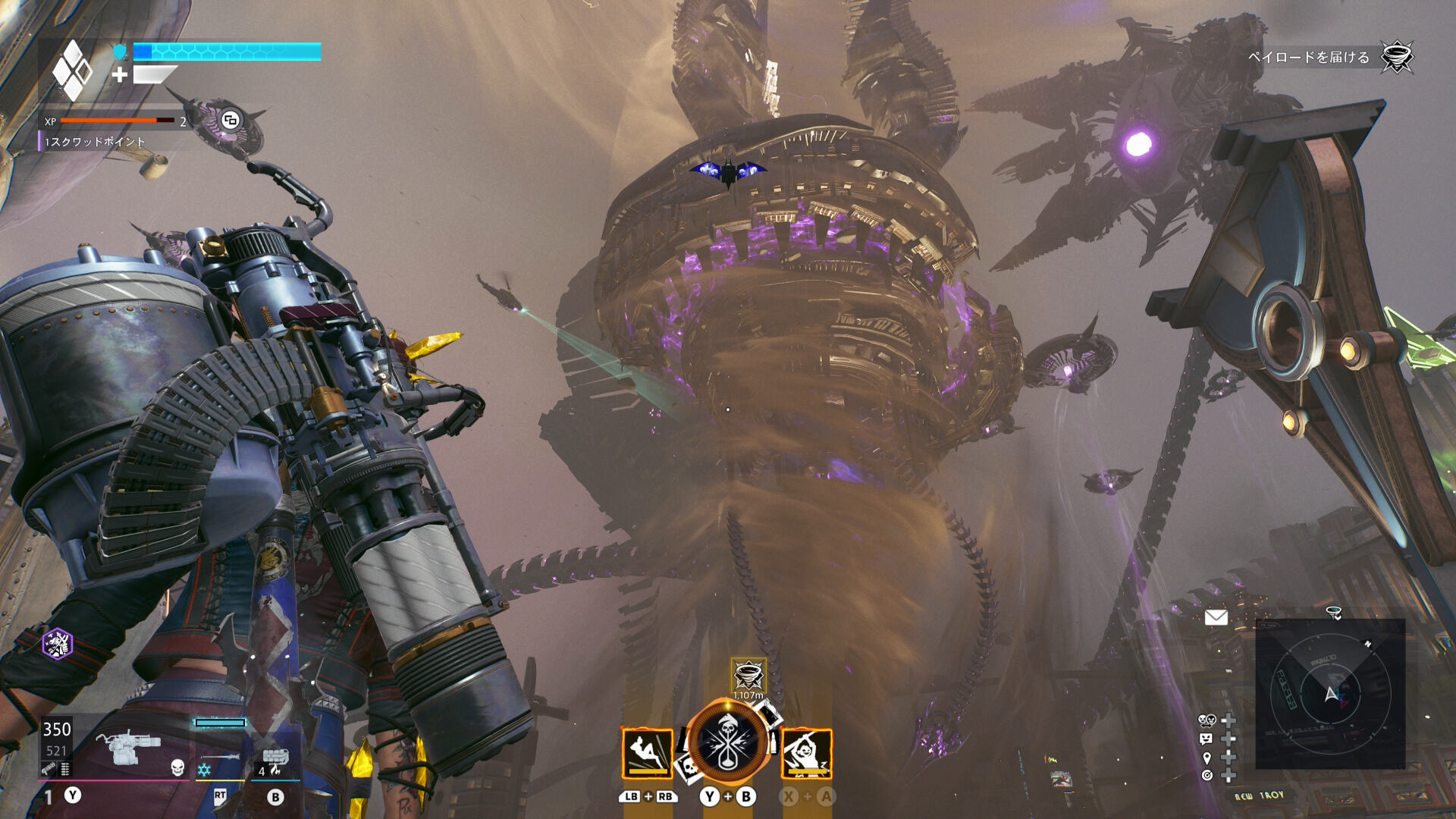Click the character swap faces icon

(x=1207, y=720)
